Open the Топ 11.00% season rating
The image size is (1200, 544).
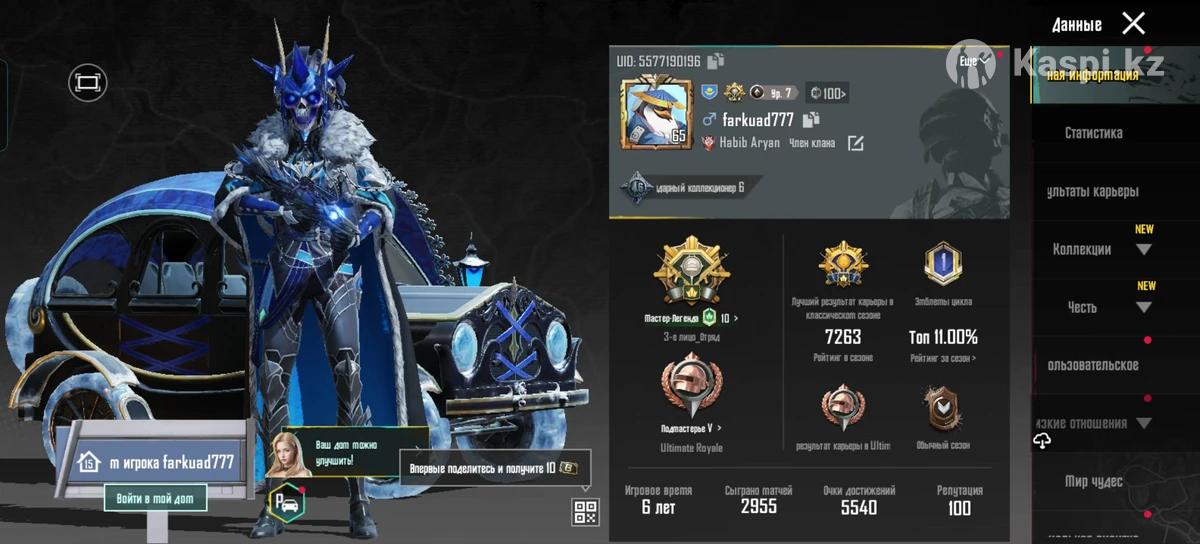pyautogui.click(x=943, y=337)
